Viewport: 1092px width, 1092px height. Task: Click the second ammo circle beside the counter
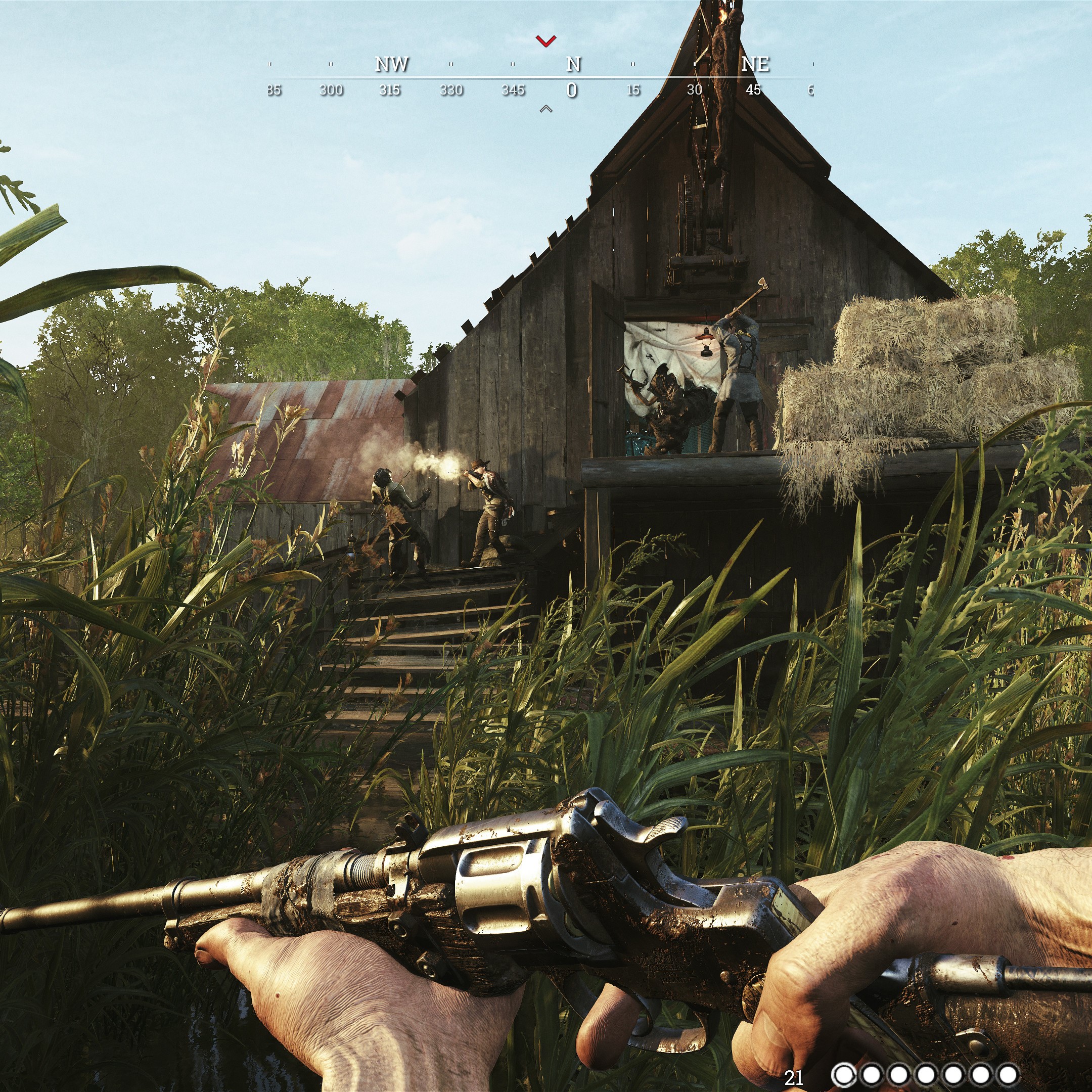[x=871, y=1074]
